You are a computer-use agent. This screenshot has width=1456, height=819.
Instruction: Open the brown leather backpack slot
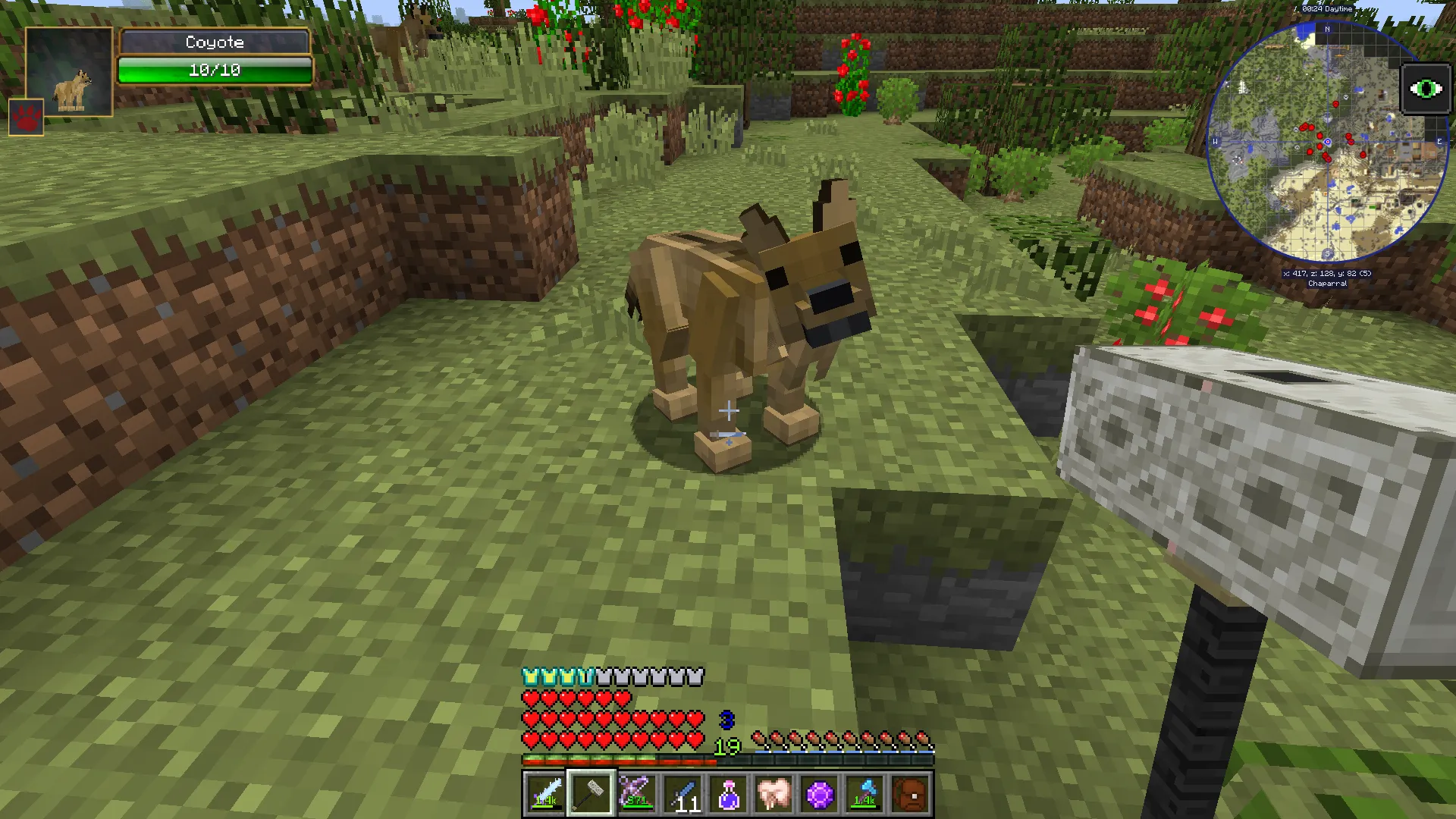(x=911, y=794)
